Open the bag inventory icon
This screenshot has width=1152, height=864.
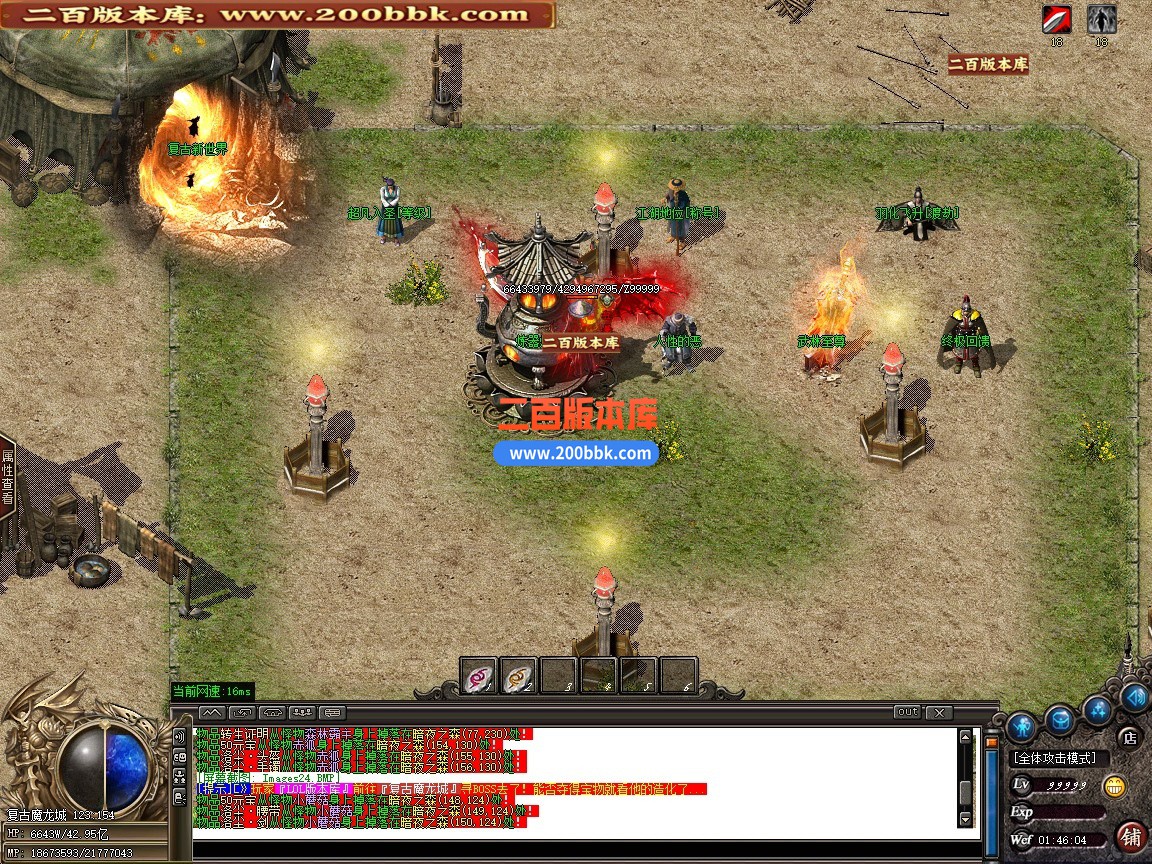1060,719
